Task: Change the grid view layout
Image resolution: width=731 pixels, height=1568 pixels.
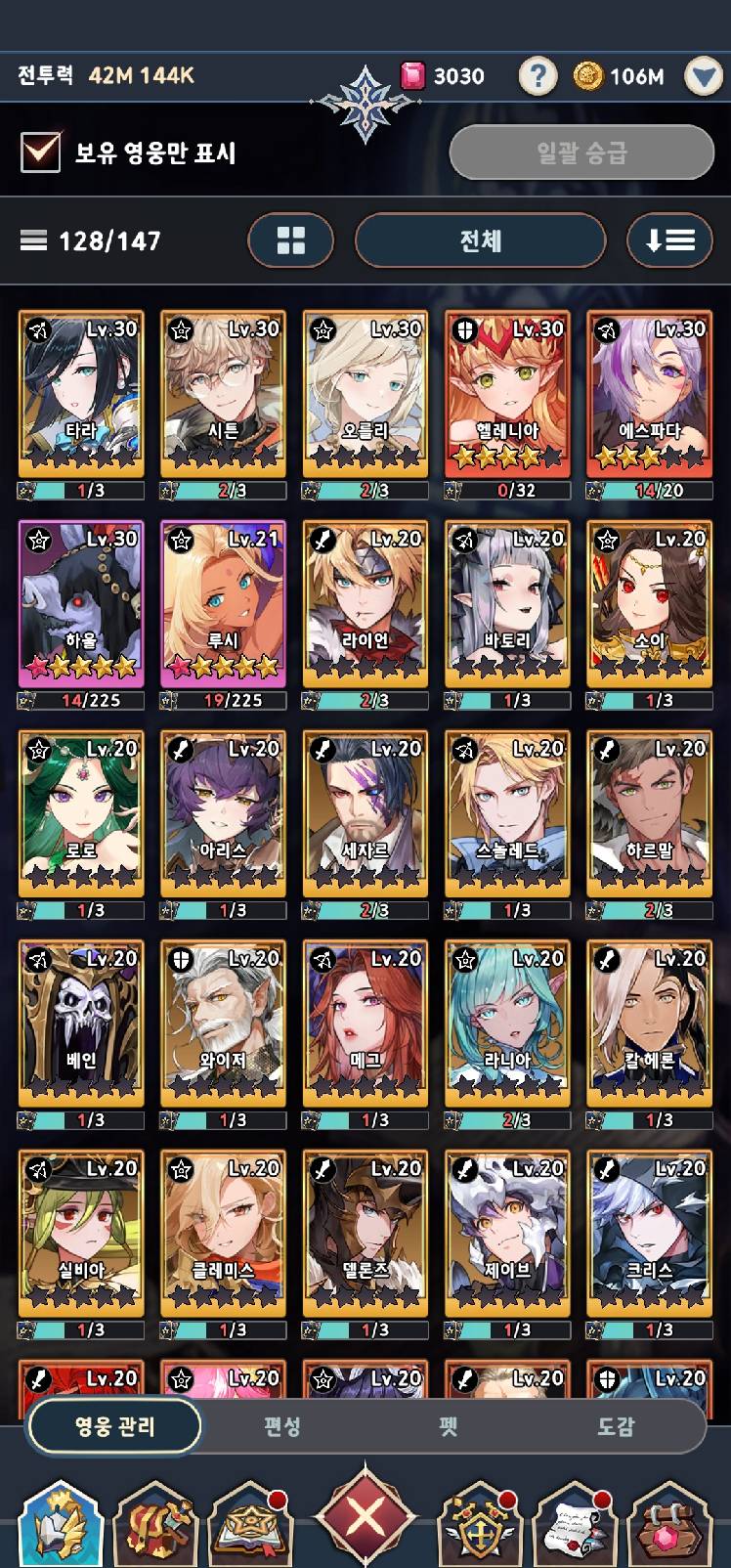Action: (291, 240)
